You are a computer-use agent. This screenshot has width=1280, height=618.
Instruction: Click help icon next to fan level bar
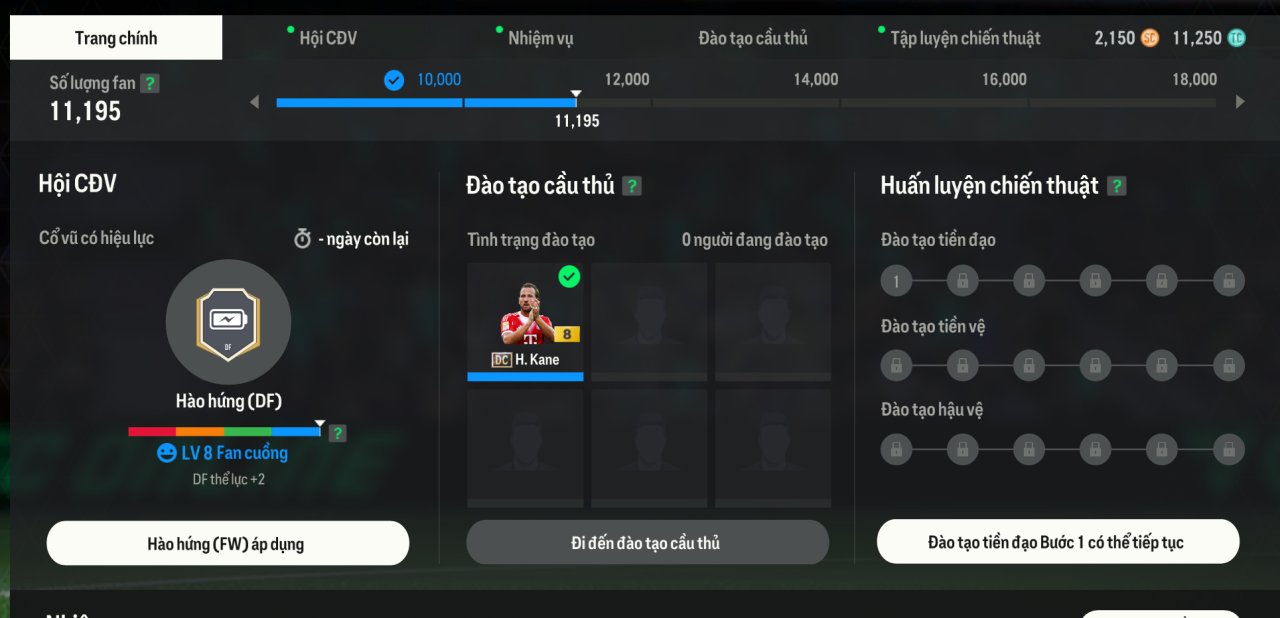click(338, 433)
